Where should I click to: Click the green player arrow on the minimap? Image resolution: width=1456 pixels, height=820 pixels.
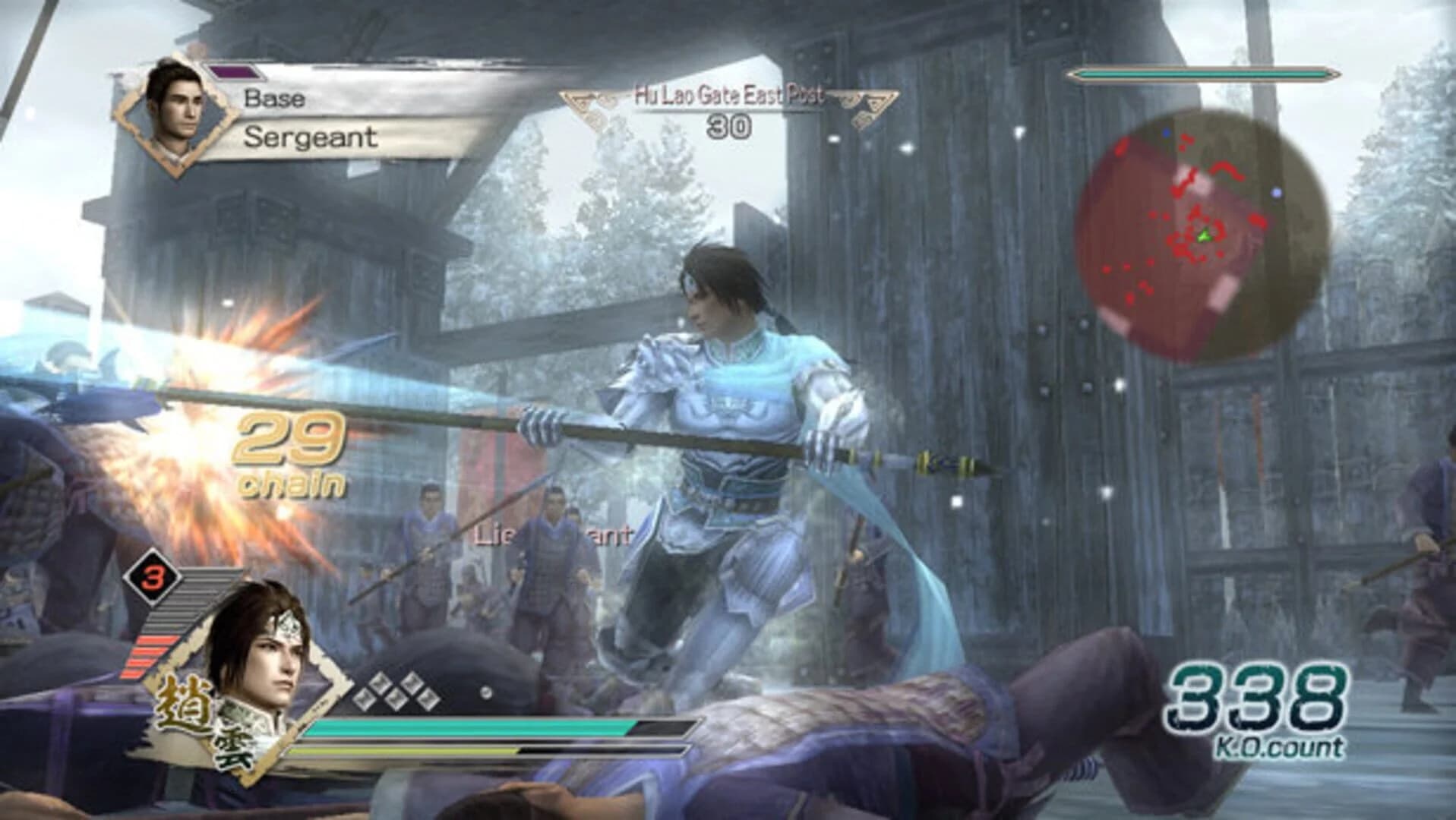1204,237
